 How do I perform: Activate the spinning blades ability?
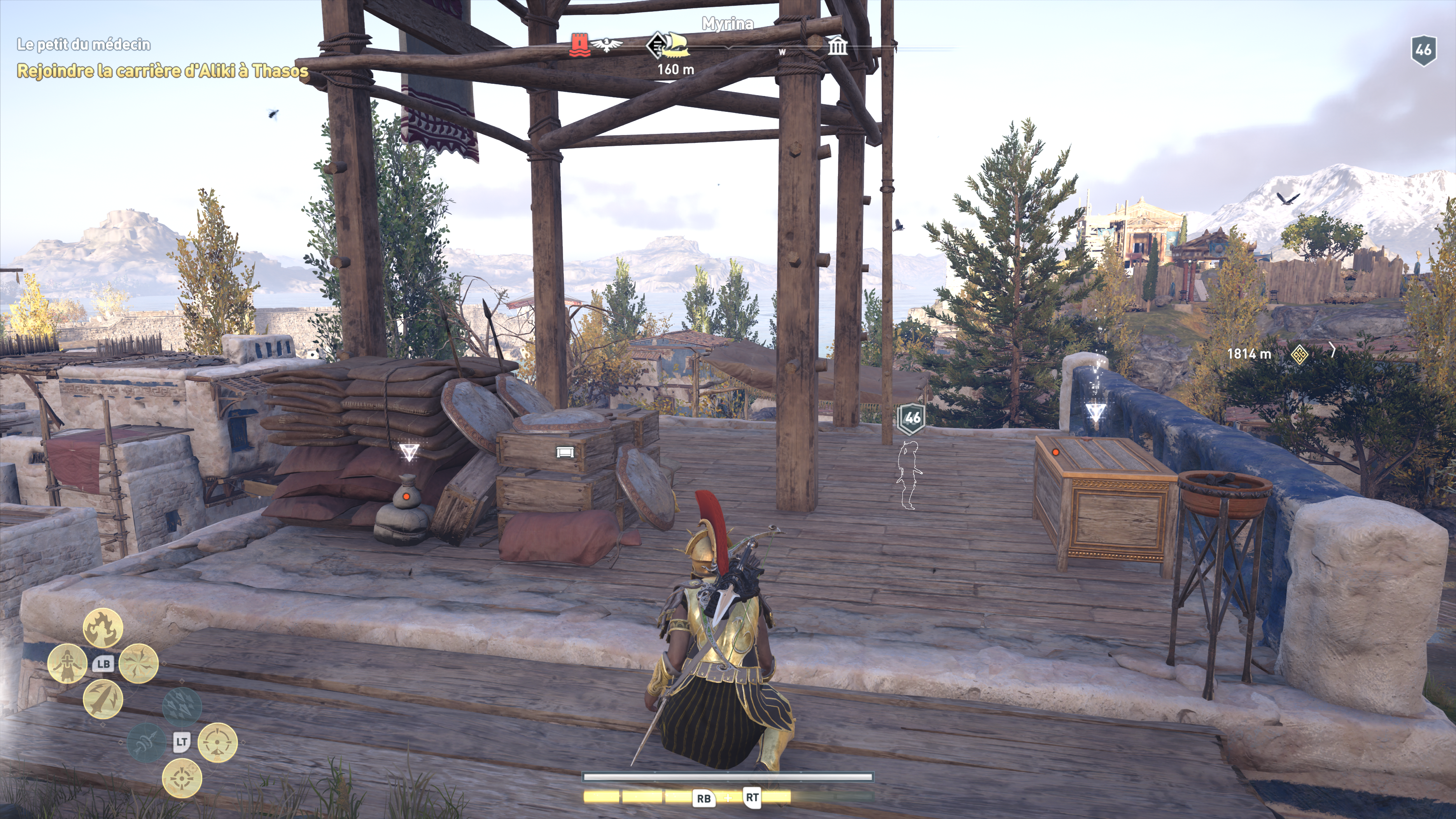[138, 664]
